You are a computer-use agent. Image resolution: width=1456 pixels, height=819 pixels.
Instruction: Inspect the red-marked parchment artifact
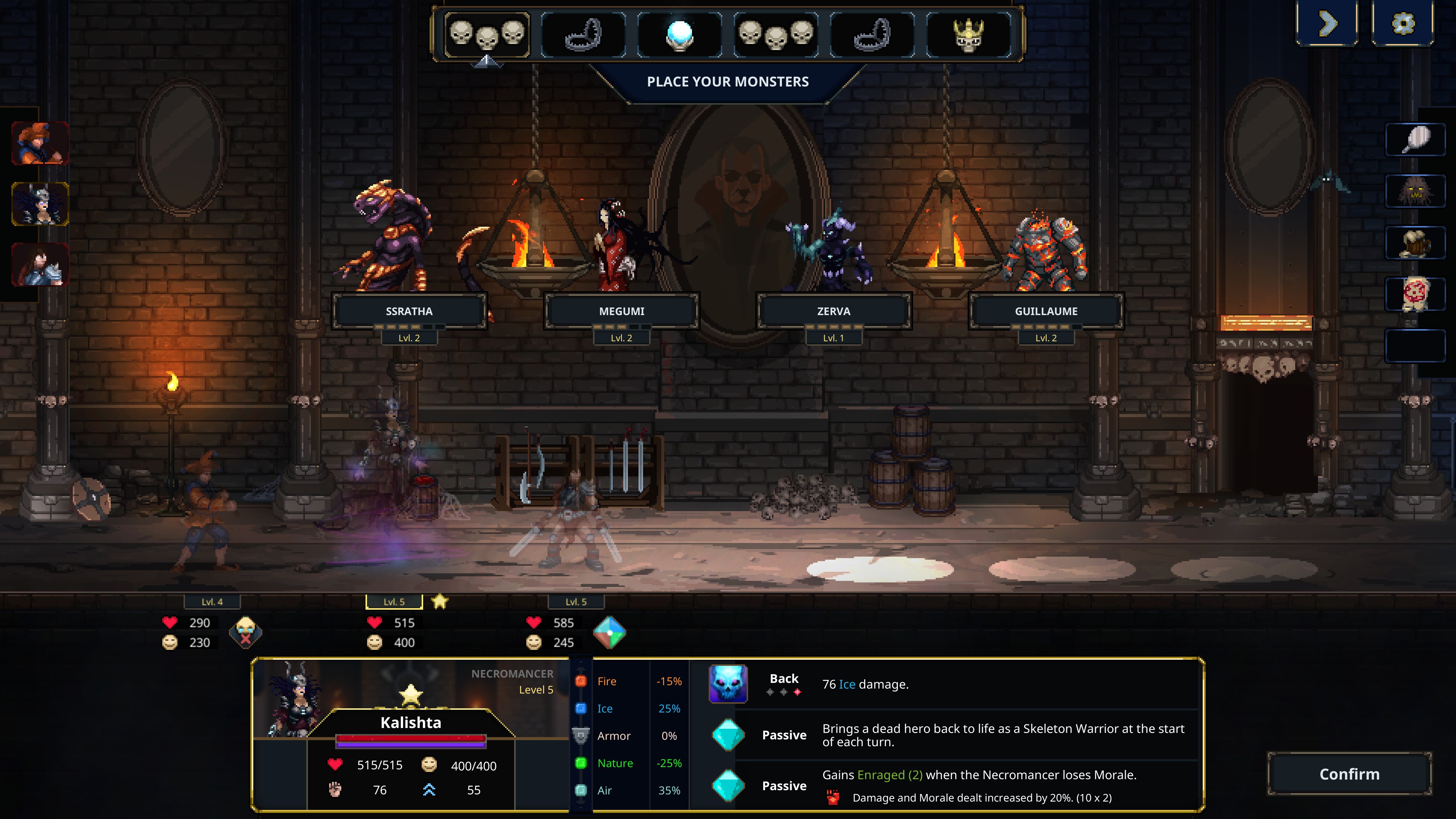click(1415, 294)
